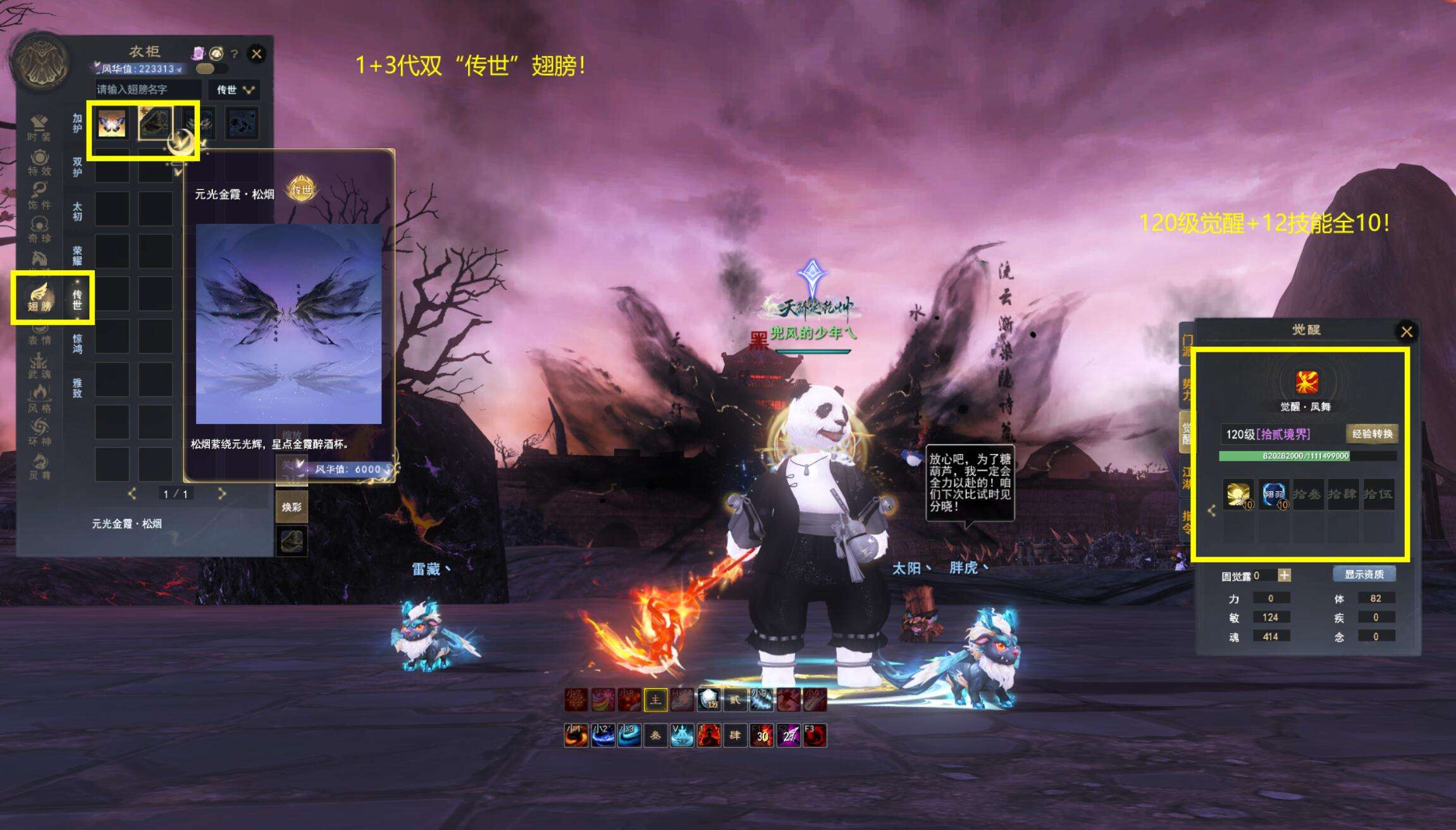
Task: Switch to the 惊鸿 wing tier tab
Action: [x=77, y=344]
